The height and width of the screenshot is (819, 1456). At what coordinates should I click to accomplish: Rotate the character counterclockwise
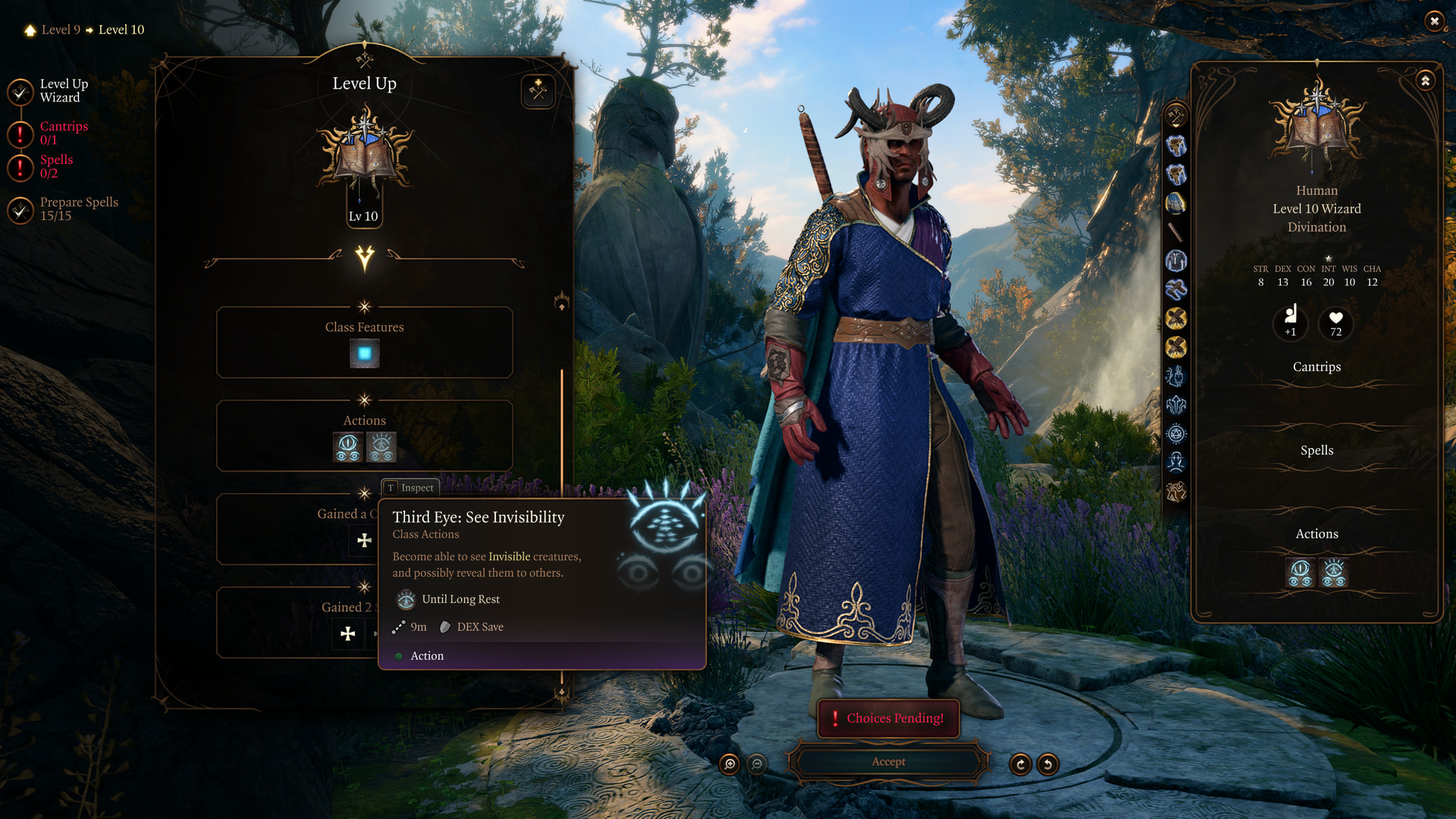point(1047,764)
